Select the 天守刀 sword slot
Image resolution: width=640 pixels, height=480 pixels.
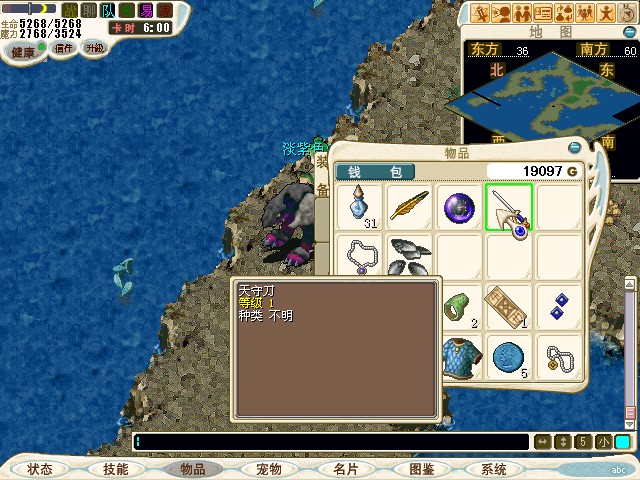(509, 207)
